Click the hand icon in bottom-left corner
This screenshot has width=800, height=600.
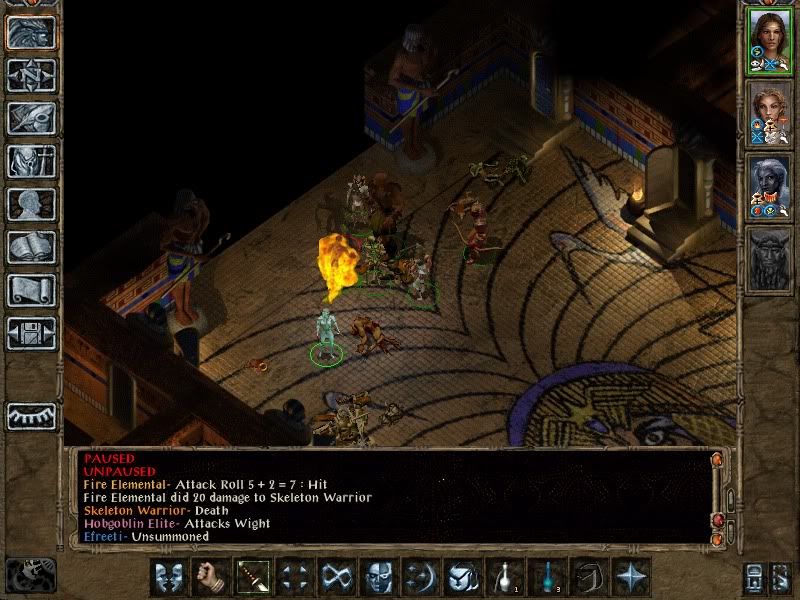coord(28,576)
